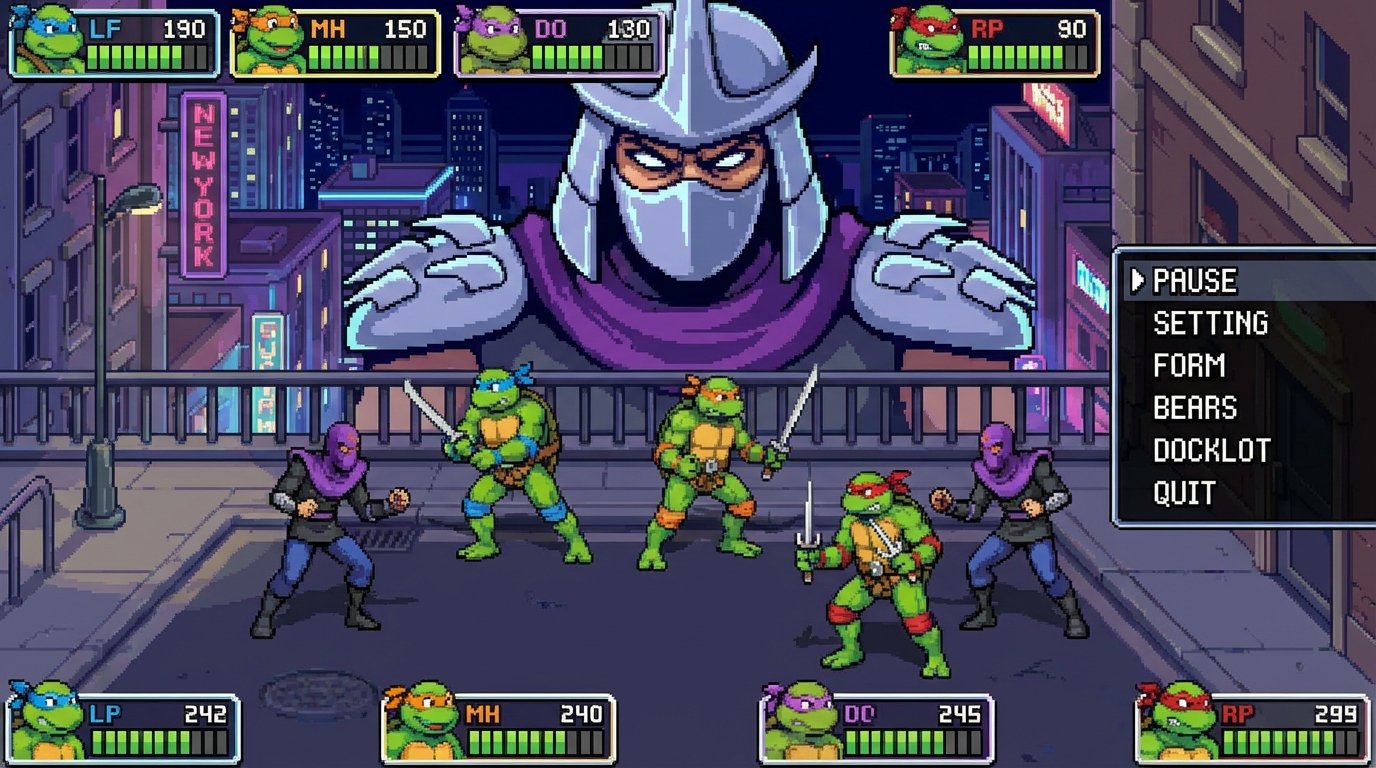
Task: Select FORM from the pause menu
Action: 1191,366
